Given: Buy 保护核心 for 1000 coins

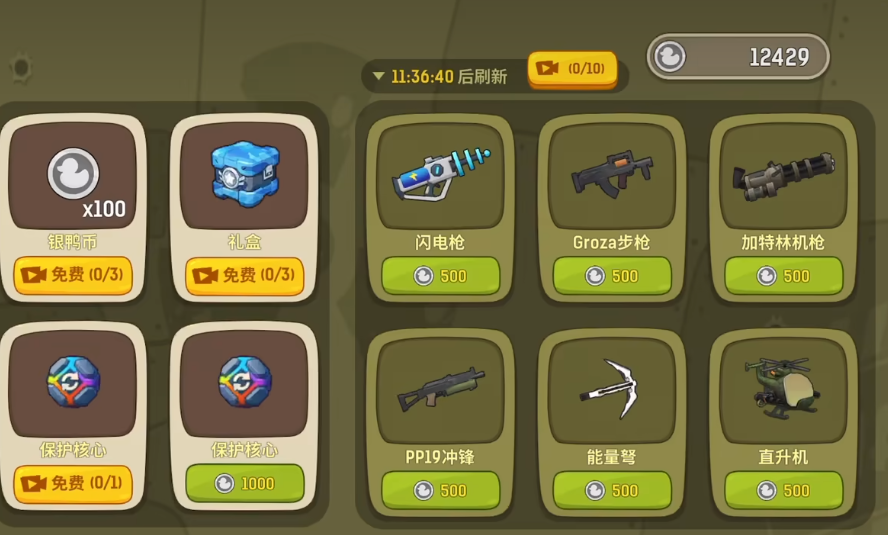Looking at the screenshot, I should coord(244,484).
